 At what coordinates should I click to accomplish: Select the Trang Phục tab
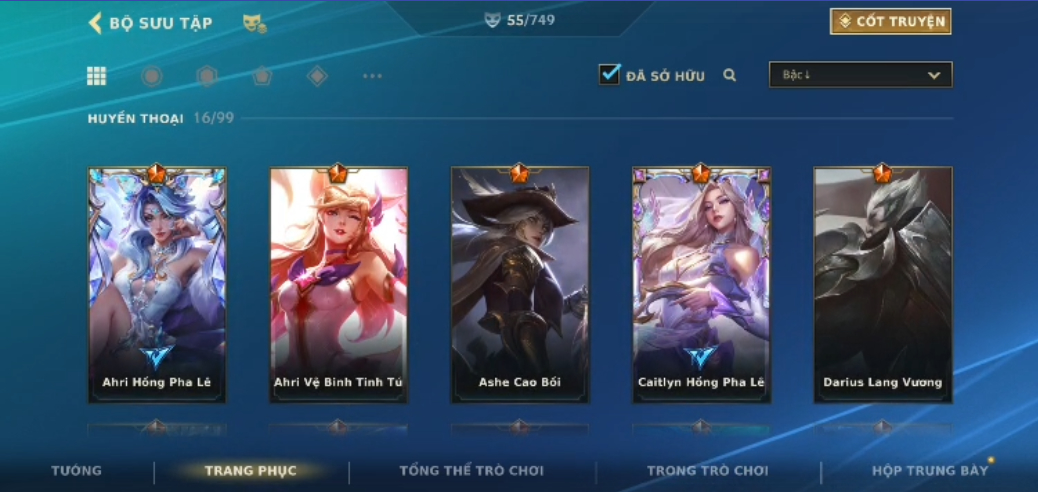pos(250,471)
